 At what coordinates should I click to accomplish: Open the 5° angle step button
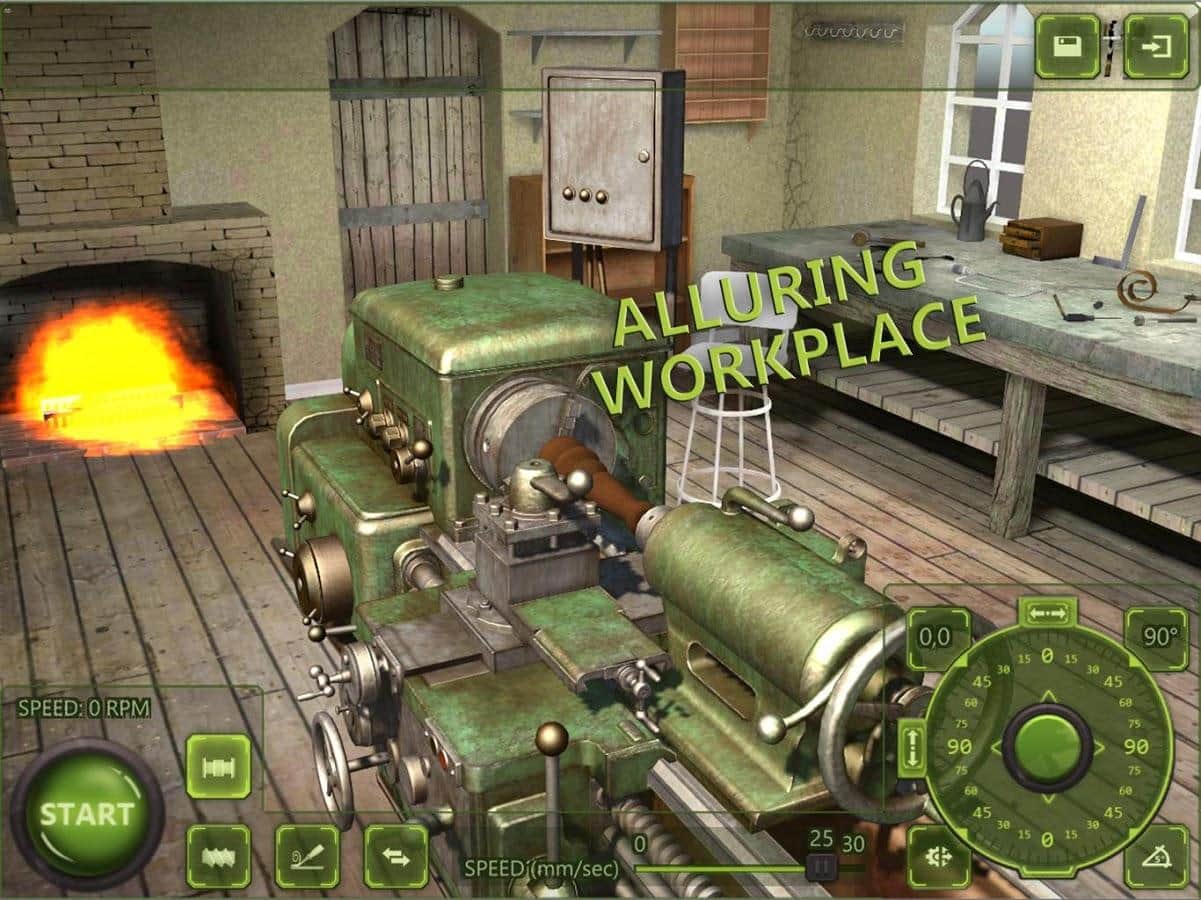(1157, 857)
